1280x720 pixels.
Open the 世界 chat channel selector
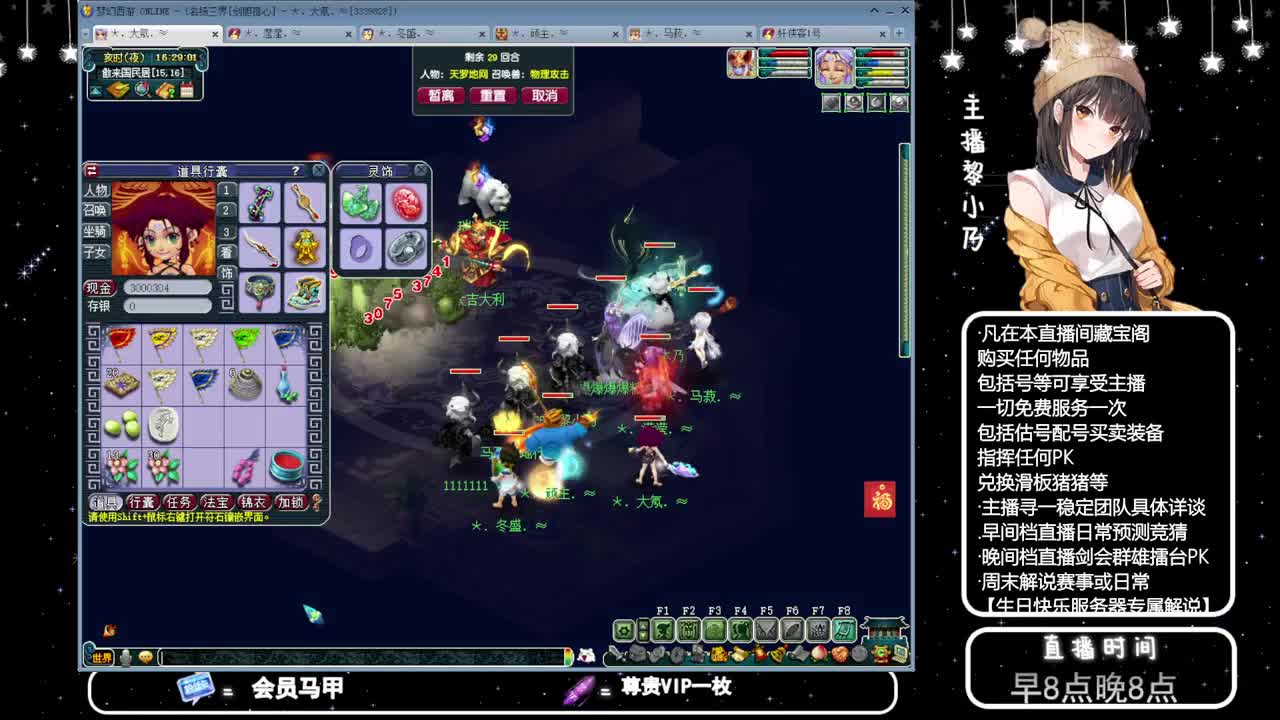click(x=101, y=657)
